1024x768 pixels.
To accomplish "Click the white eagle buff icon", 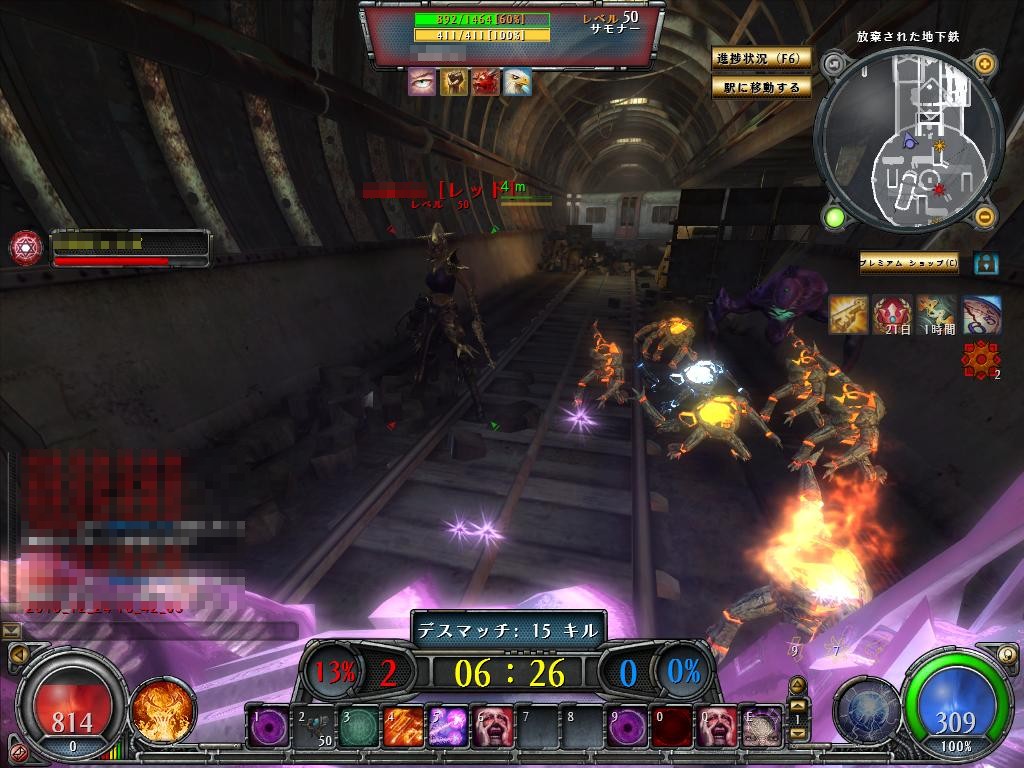I will (516, 82).
